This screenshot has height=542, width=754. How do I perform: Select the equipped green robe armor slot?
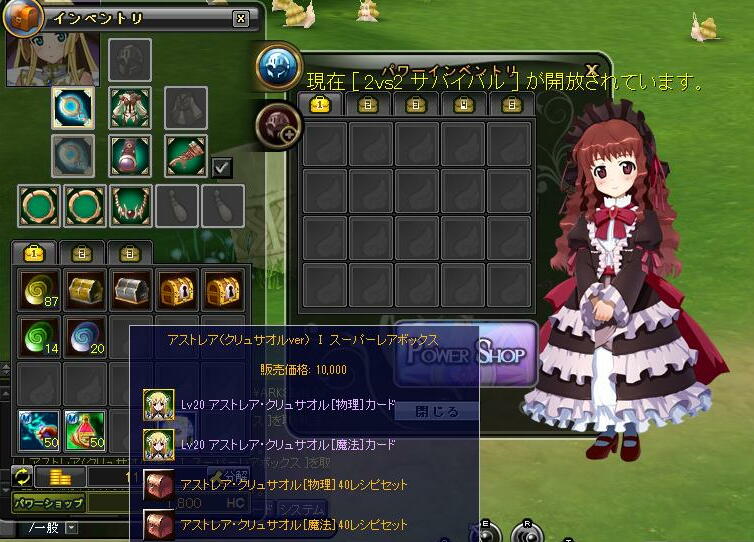coord(130,108)
